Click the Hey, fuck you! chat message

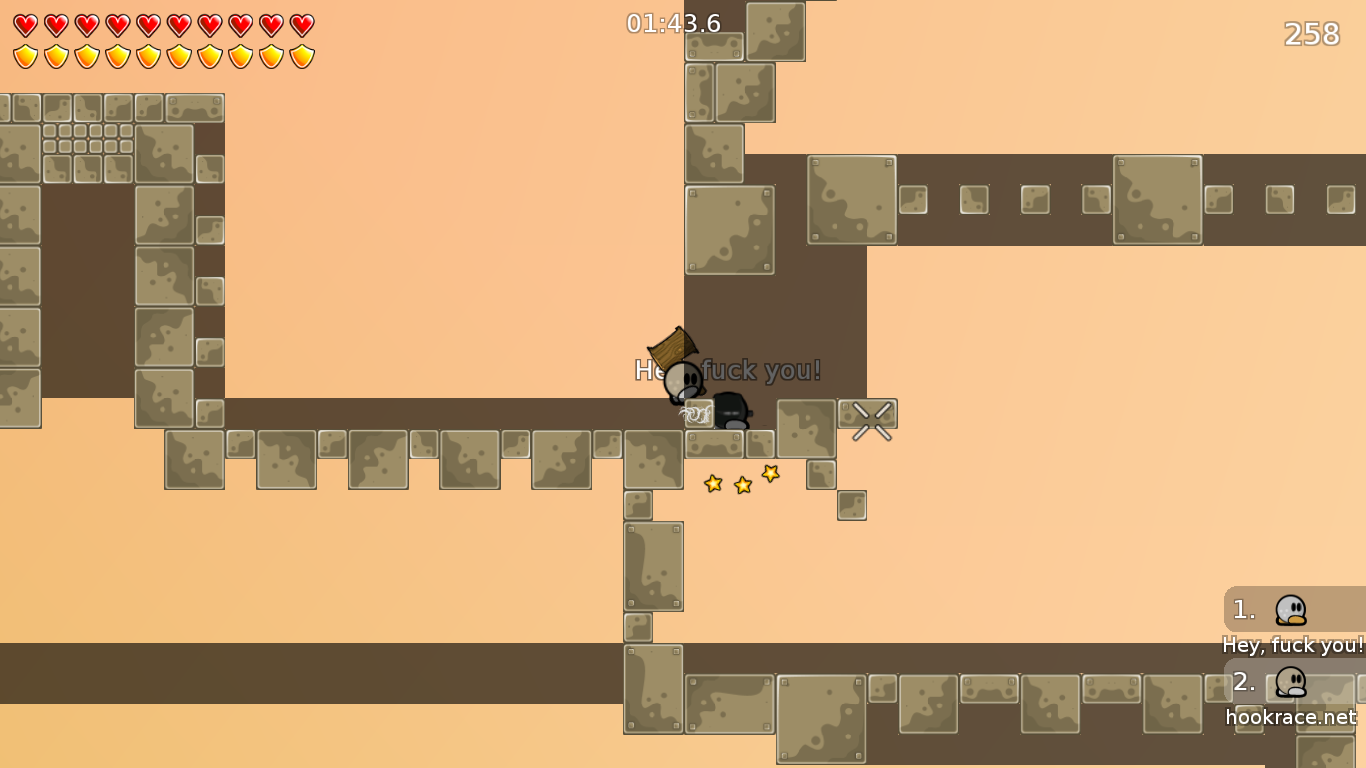tap(1293, 645)
